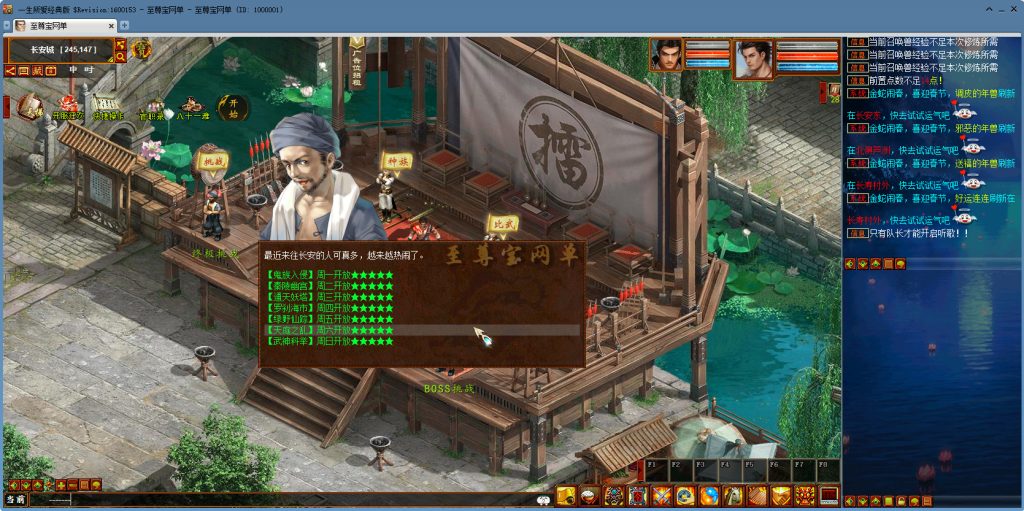Select the right character portrait
The width and height of the screenshot is (1024, 511).
tap(756, 58)
